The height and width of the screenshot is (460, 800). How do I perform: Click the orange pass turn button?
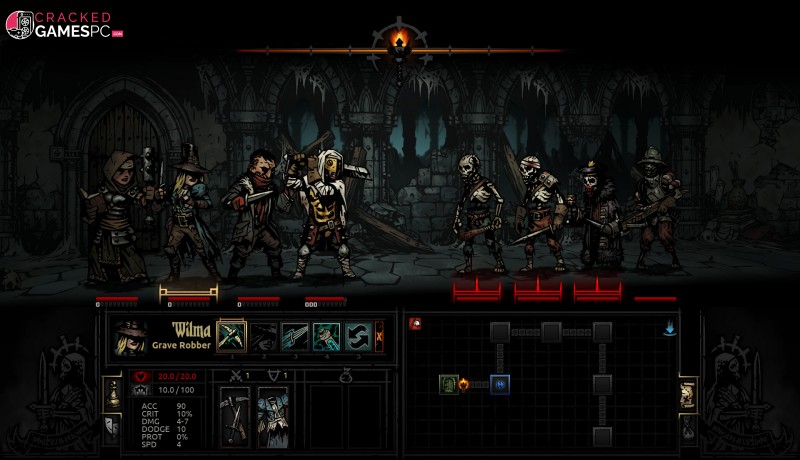(x=379, y=336)
